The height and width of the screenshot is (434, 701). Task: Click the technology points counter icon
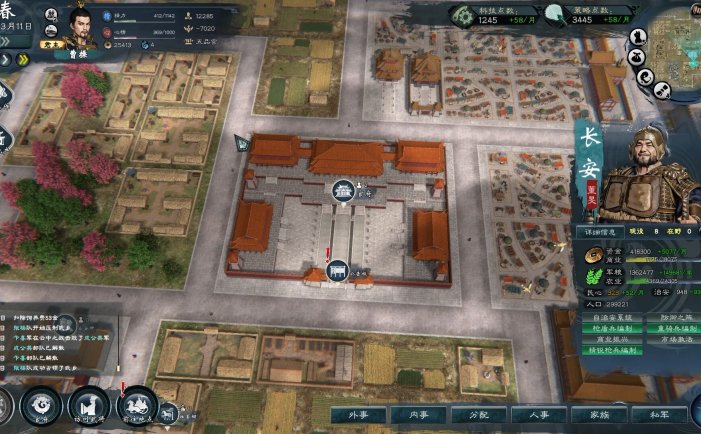(x=462, y=14)
